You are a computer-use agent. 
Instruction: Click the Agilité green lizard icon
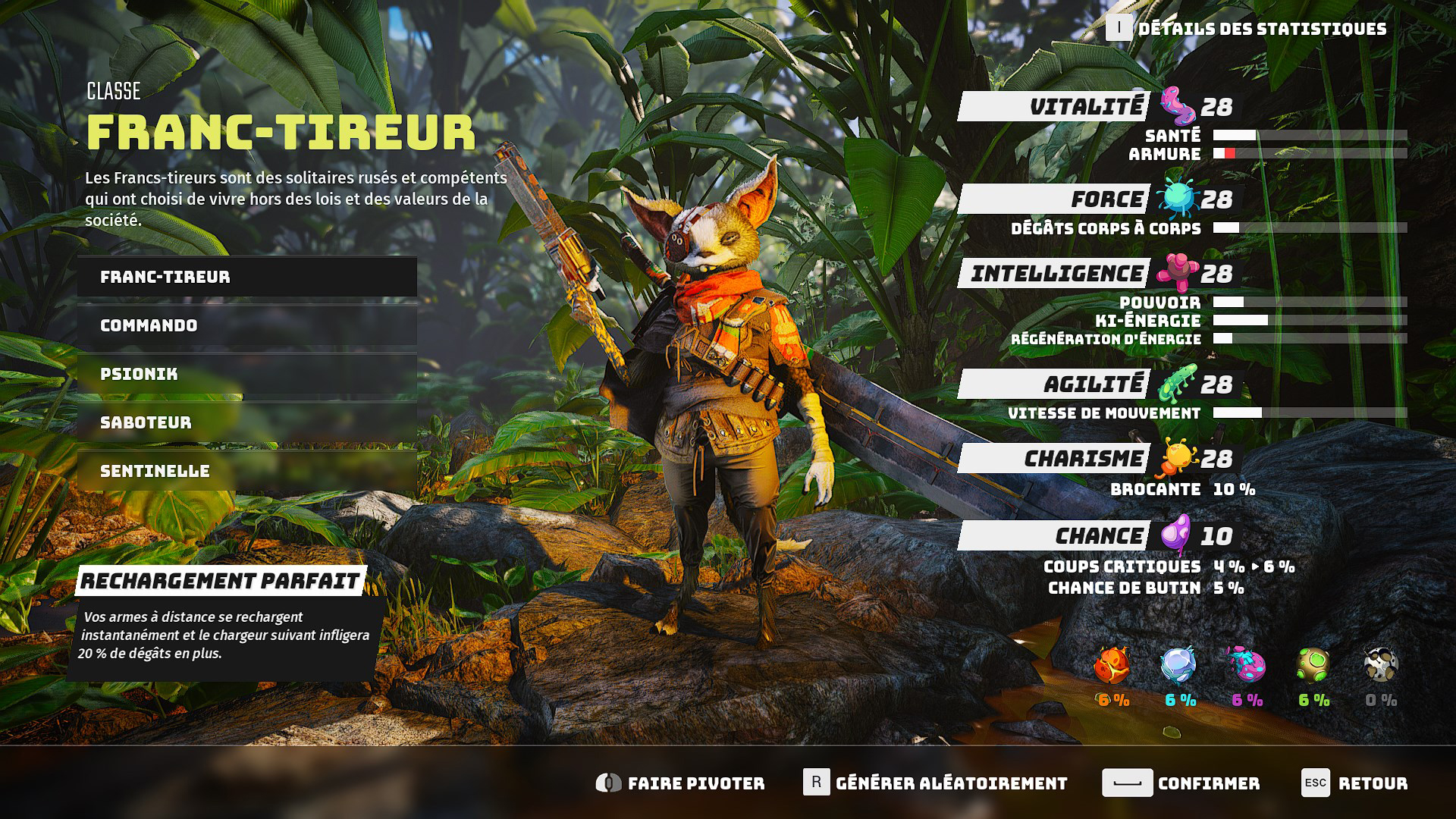click(x=1176, y=382)
